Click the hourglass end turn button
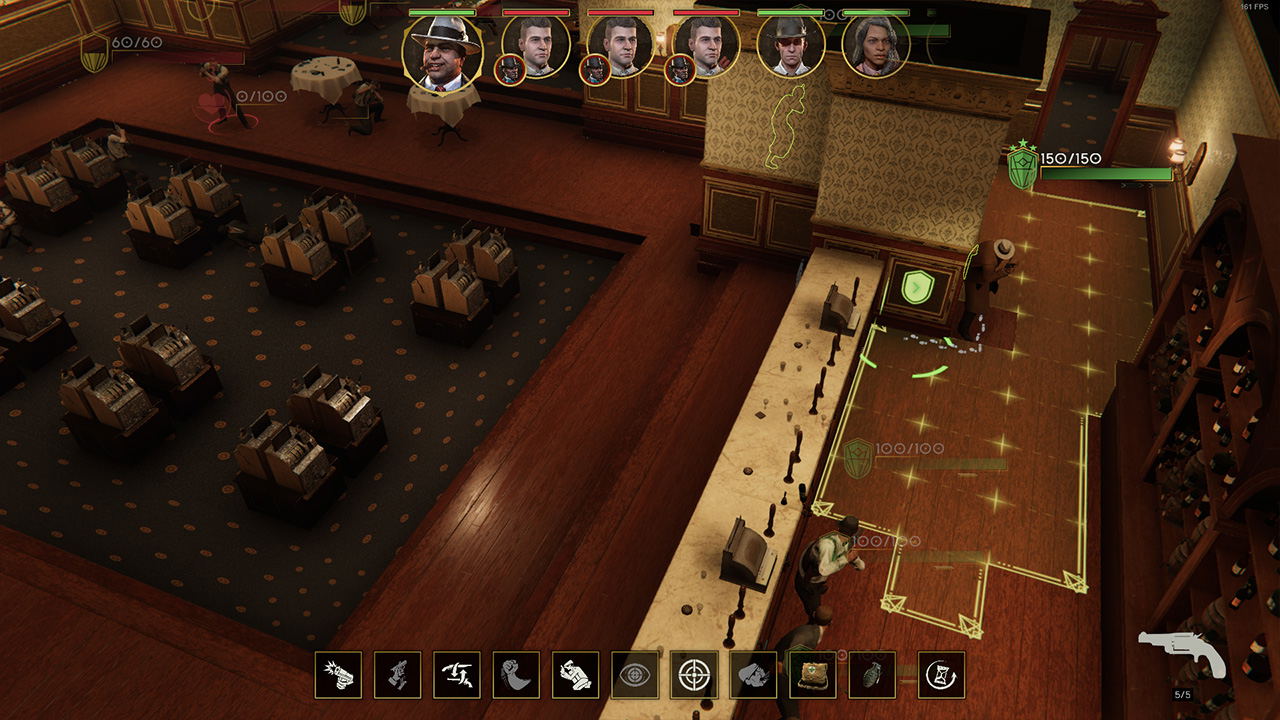Image resolution: width=1280 pixels, height=720 pixels. (x=941, y=675)
